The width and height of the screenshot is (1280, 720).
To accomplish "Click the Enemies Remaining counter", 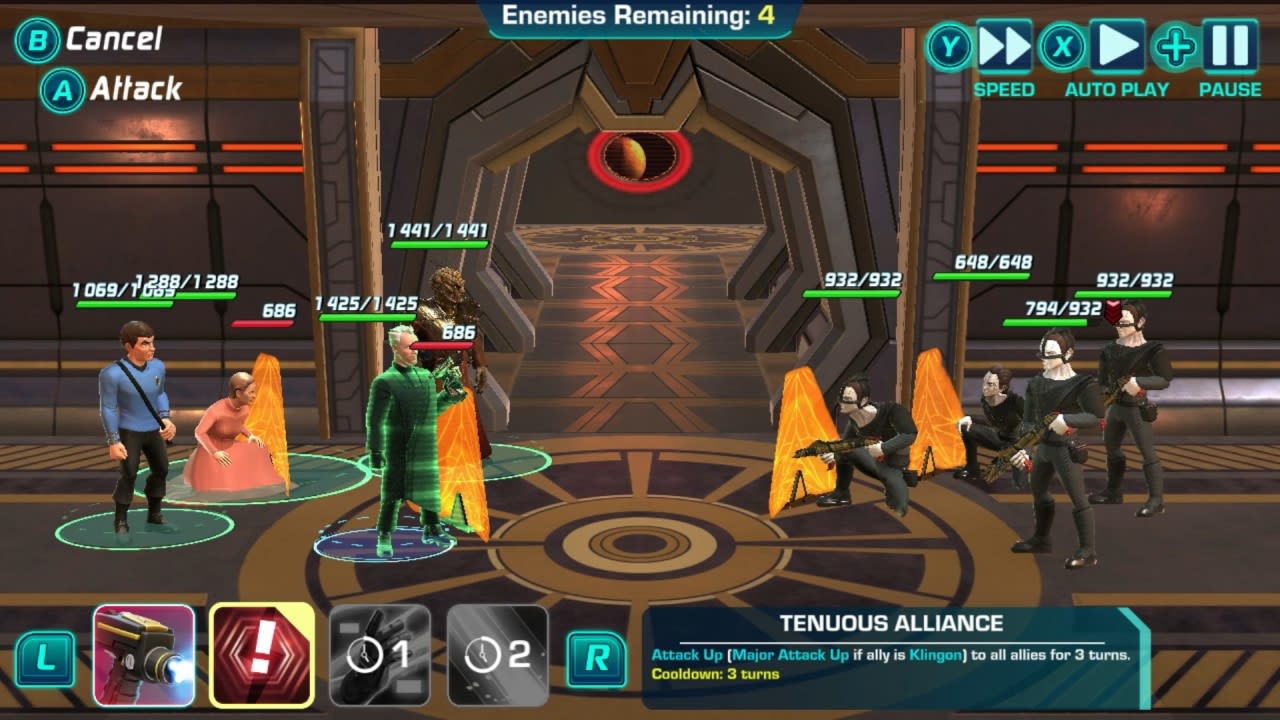I will coord(638,14).
